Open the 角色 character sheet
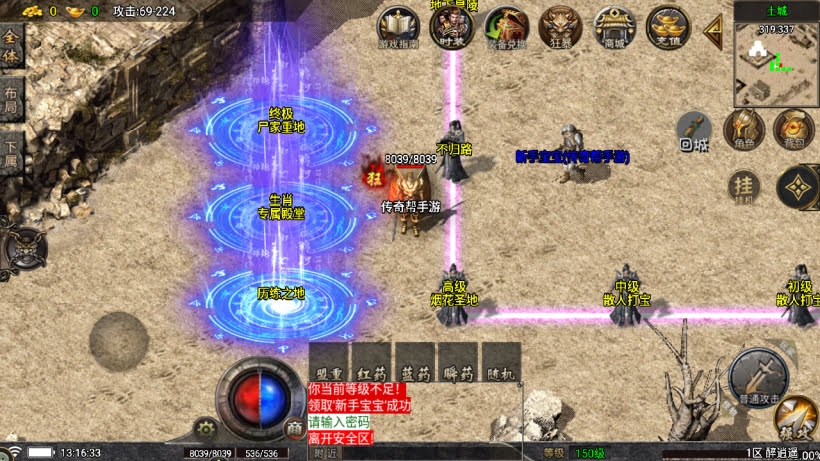Image resolution: width=820 pixels, height=461 pixels. point(744,130)
